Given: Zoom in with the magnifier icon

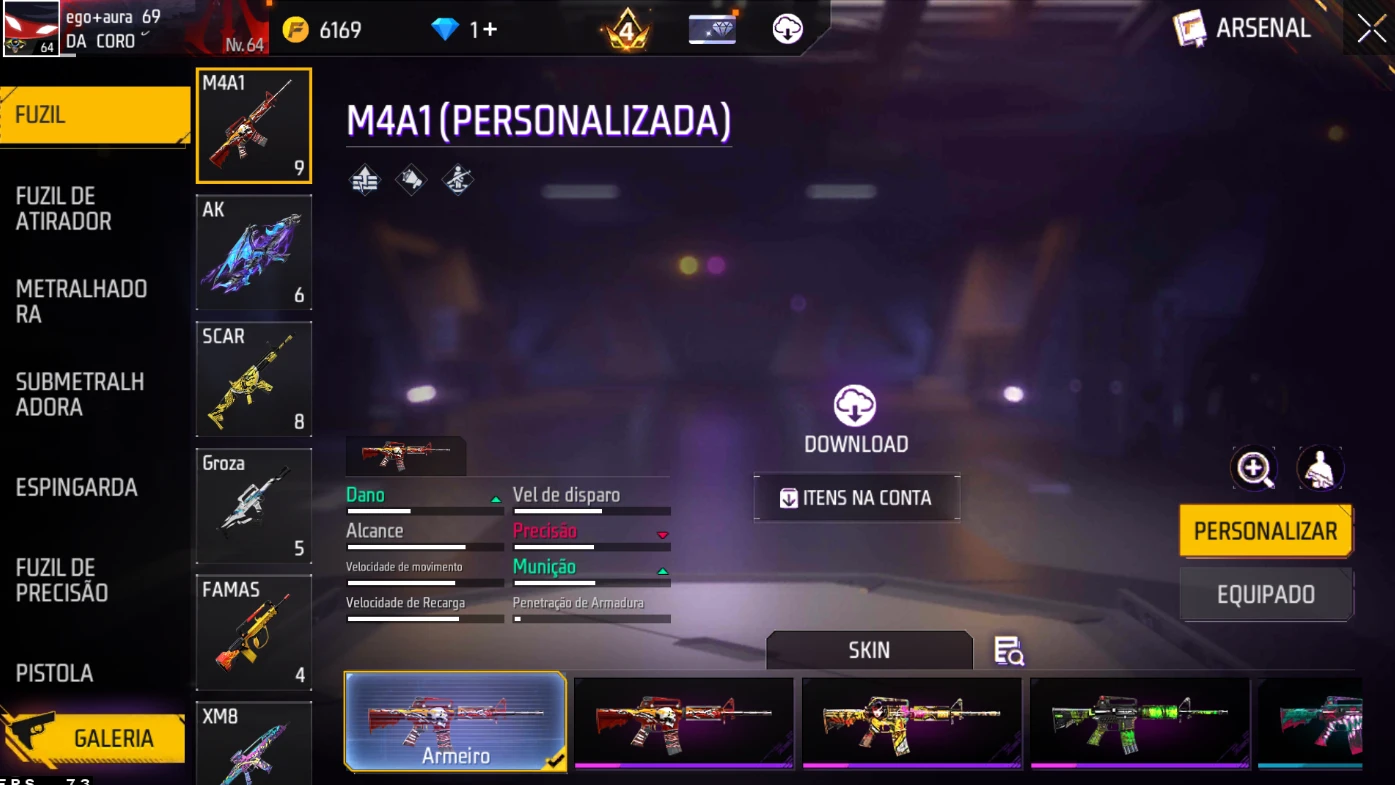Looking at the screenshot, I should (1254, 468).
